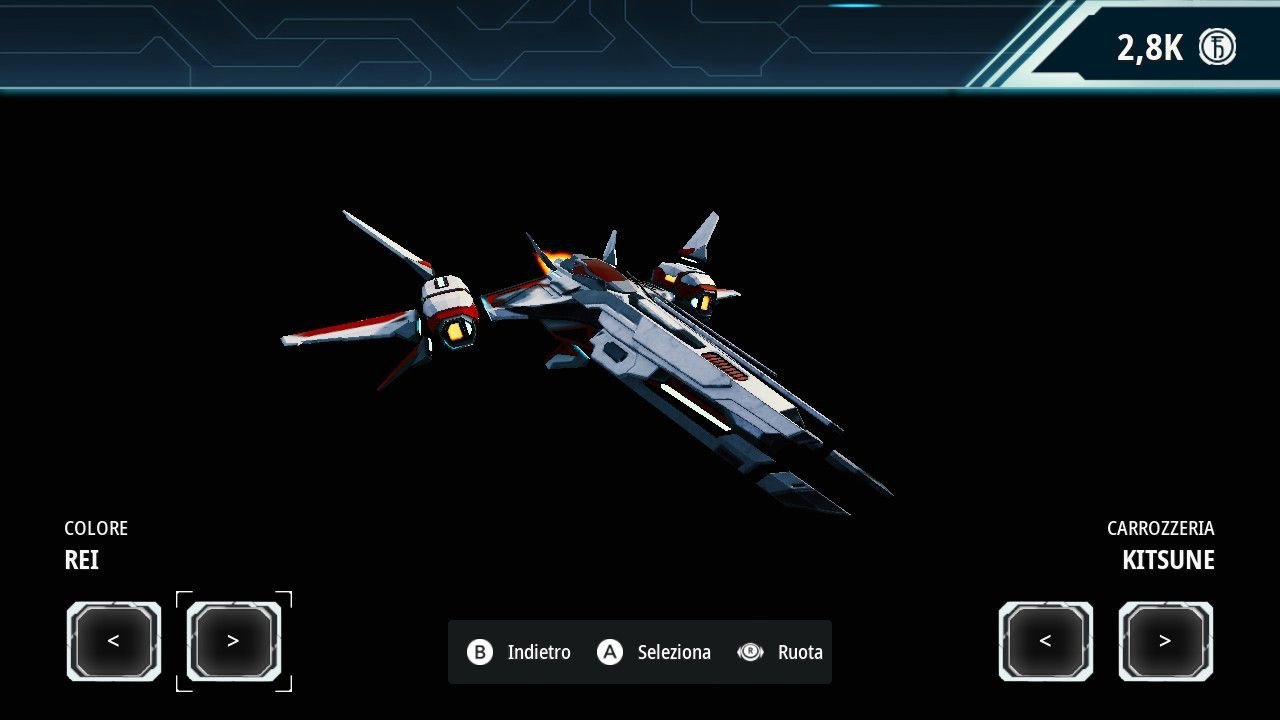Image resolution: width=1280 pixels, height=720 pixels.
Task: Select the previous Colore option
Action: 114,641
